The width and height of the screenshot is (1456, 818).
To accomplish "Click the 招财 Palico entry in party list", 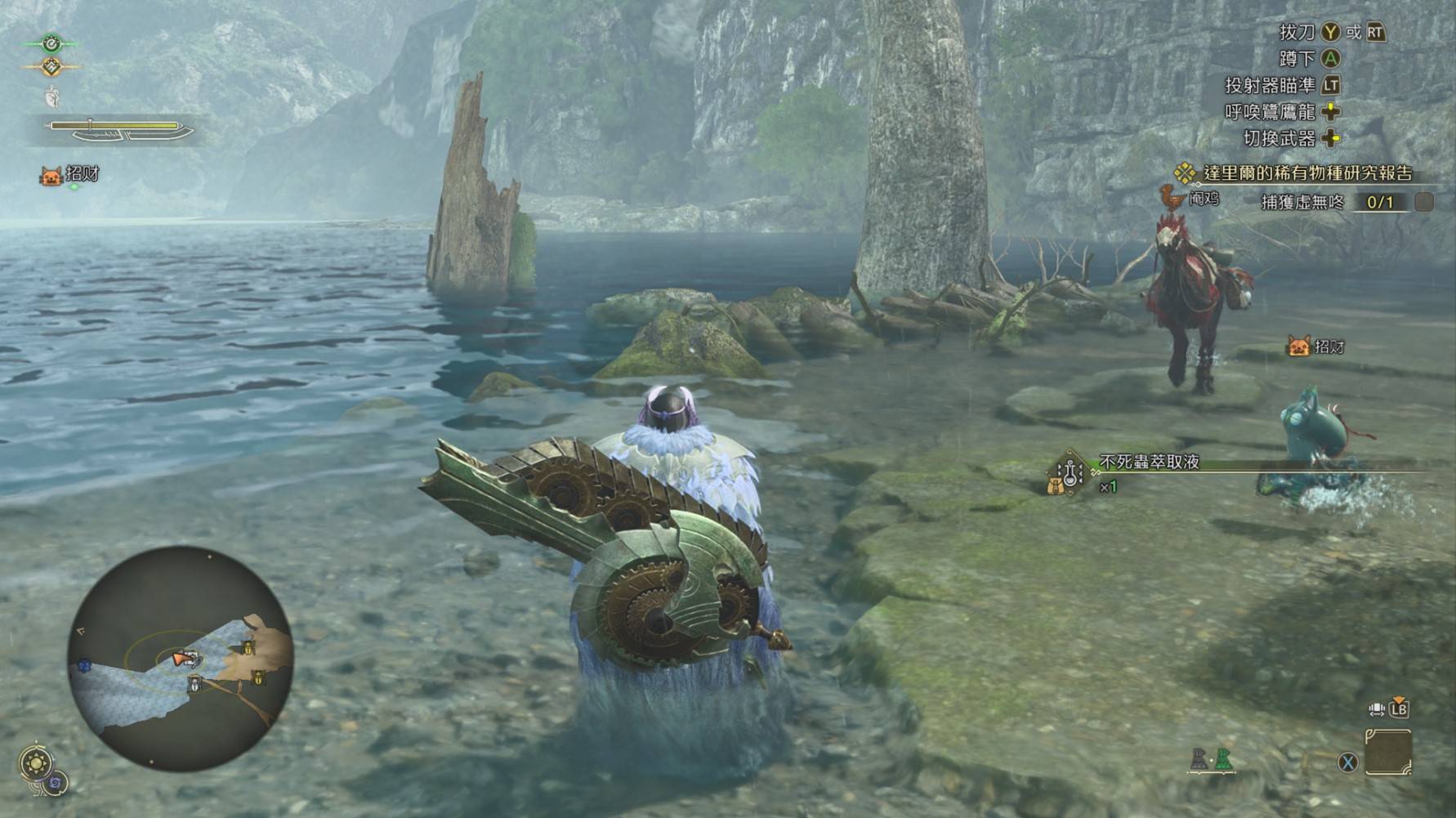I will [x=70, y=175].
